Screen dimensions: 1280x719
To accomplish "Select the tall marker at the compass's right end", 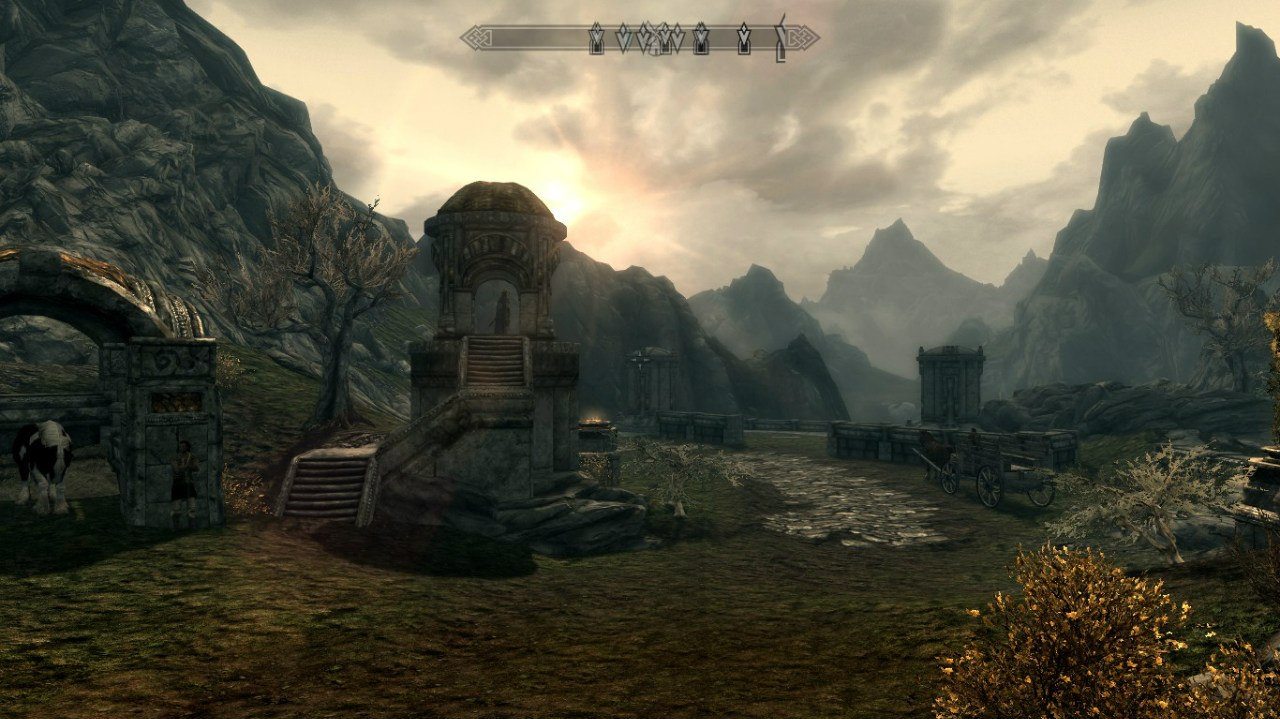I will click(780, 38).
